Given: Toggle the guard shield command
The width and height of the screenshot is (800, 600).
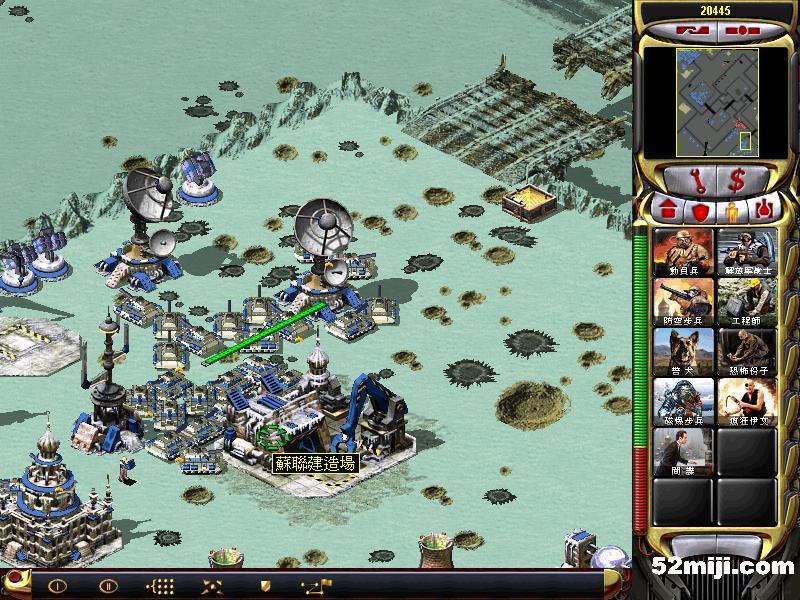Looking at the screenshot, I should tap(265, 586).
